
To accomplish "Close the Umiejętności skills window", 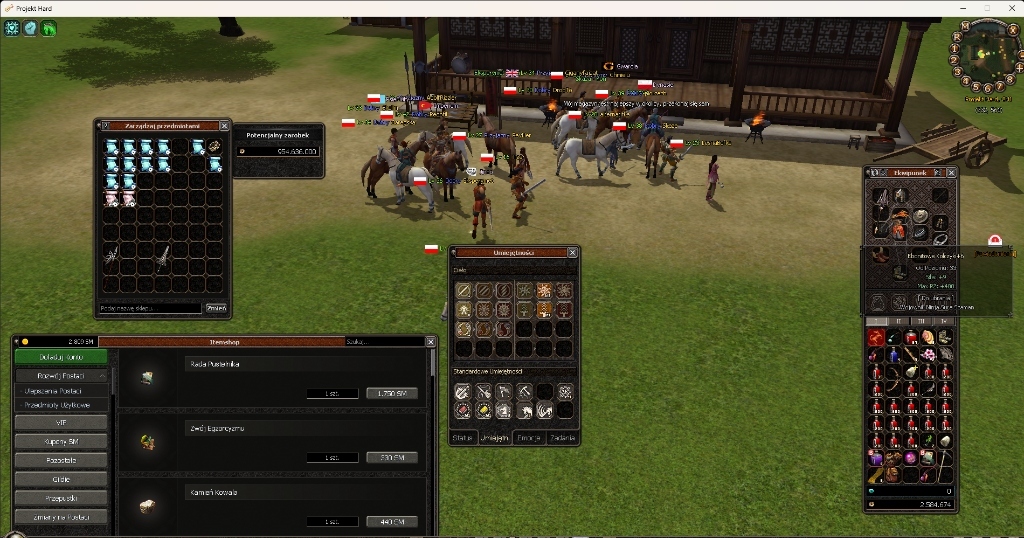I will click(573, 253).
